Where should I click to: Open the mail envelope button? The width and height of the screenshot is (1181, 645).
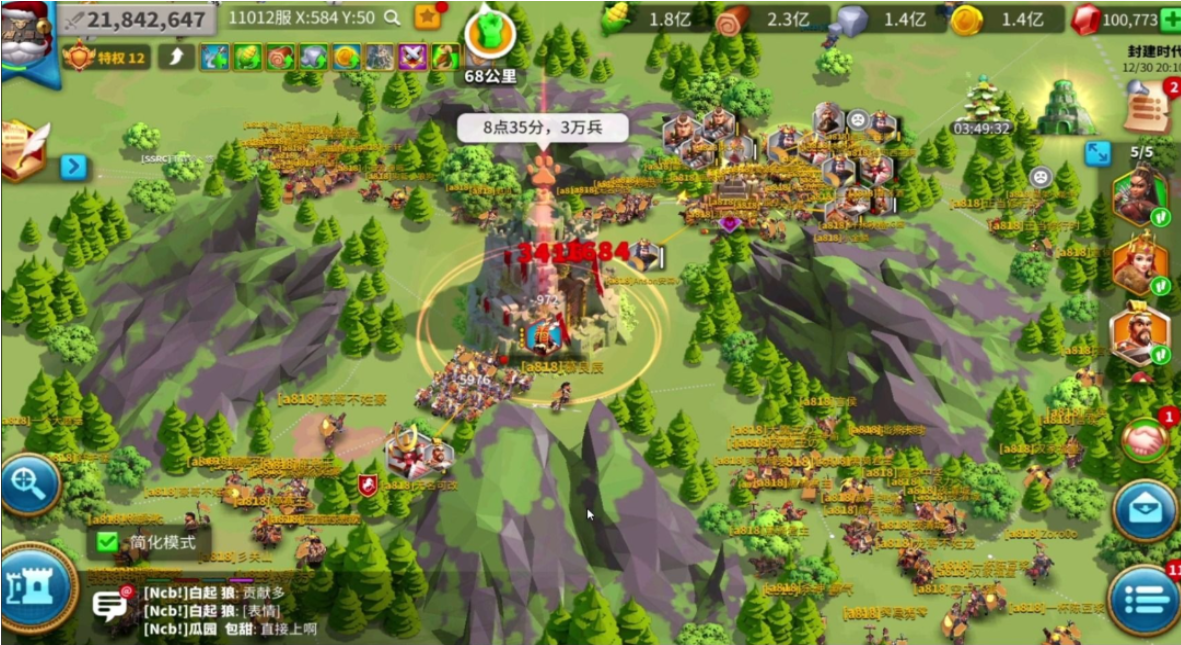[x=1144, y=509]
